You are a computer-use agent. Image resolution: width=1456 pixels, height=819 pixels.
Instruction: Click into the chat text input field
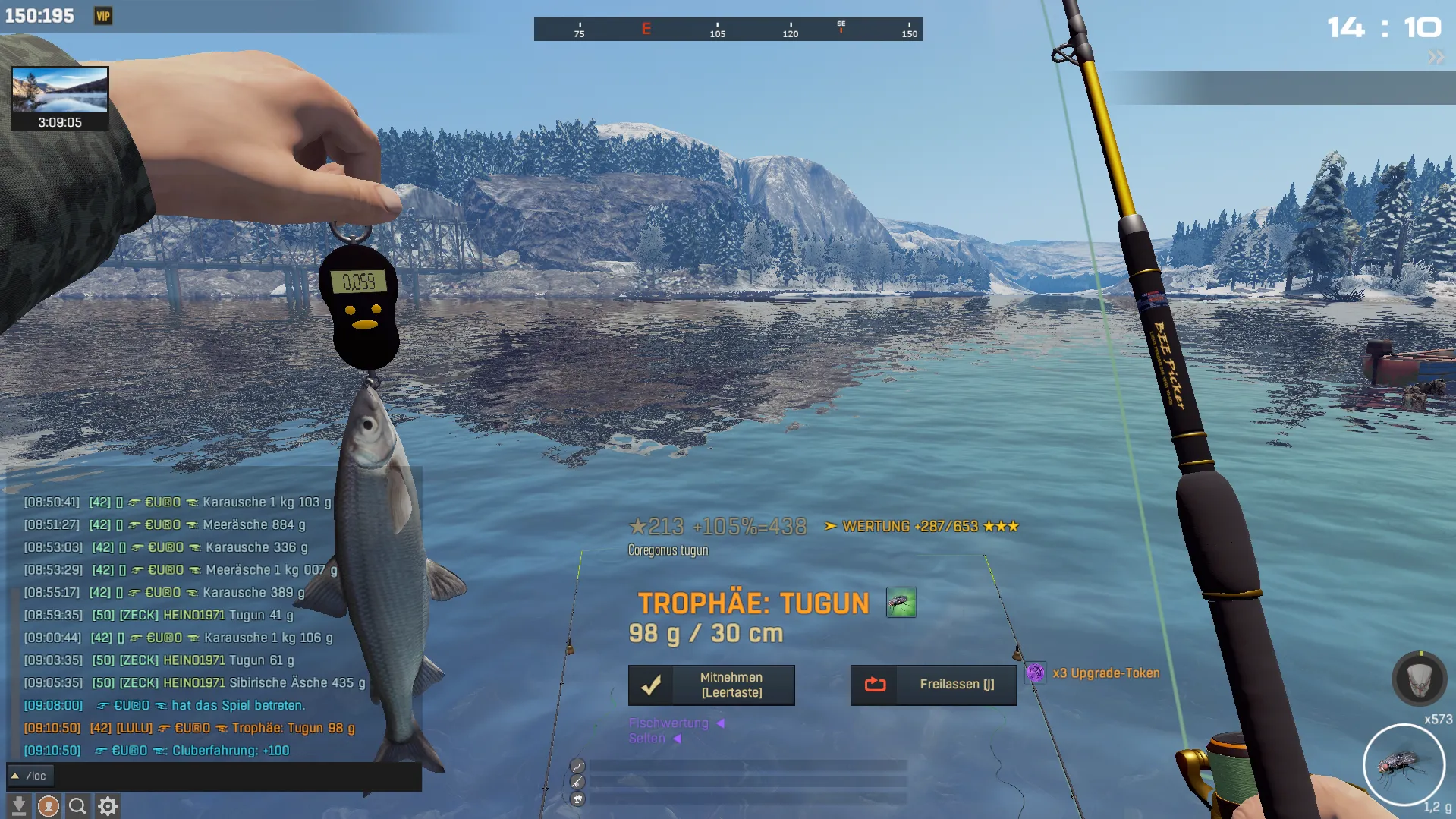click(x=228, y=776)
